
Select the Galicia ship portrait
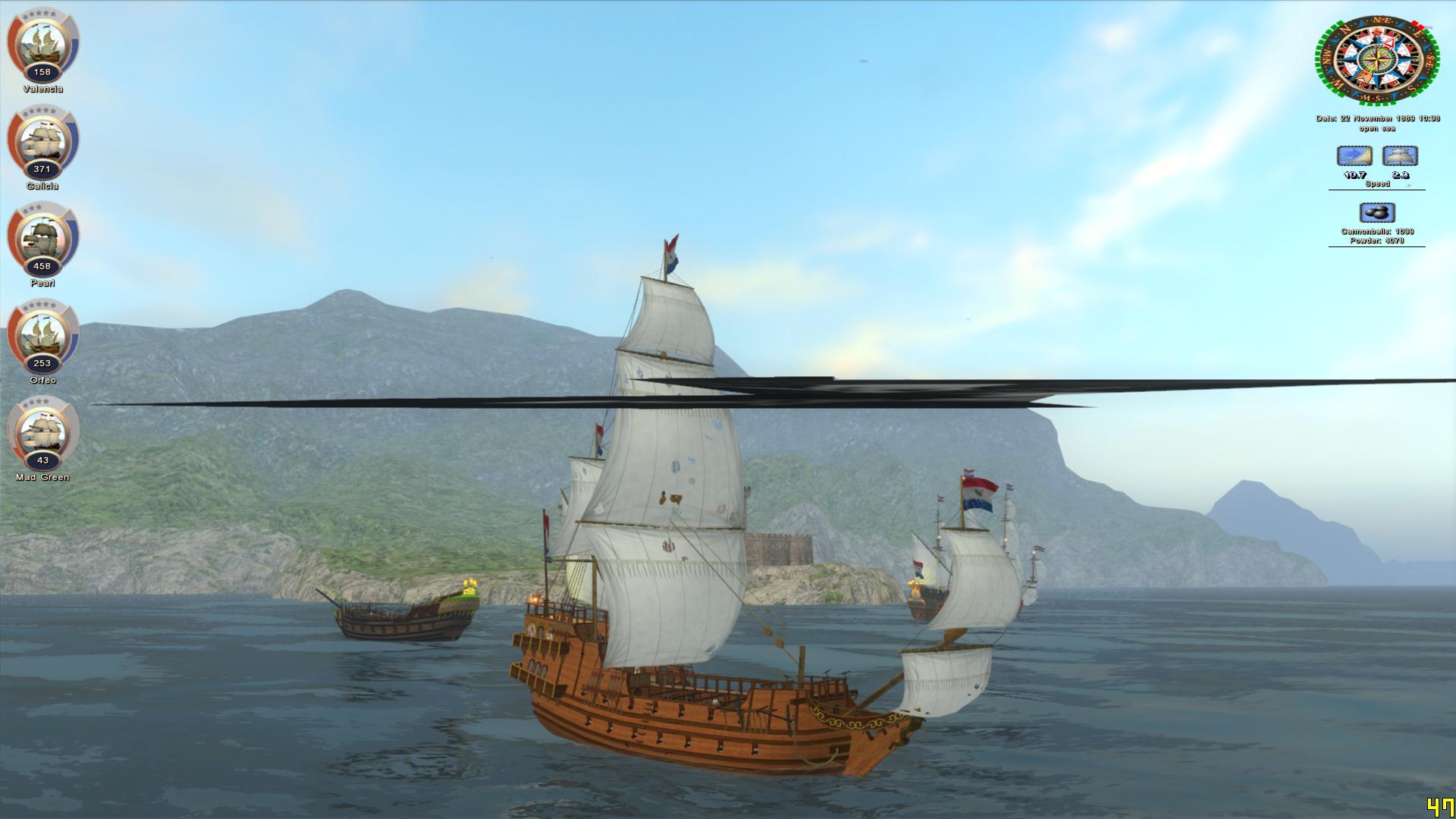pyautogui.click(x=42, y=141)
